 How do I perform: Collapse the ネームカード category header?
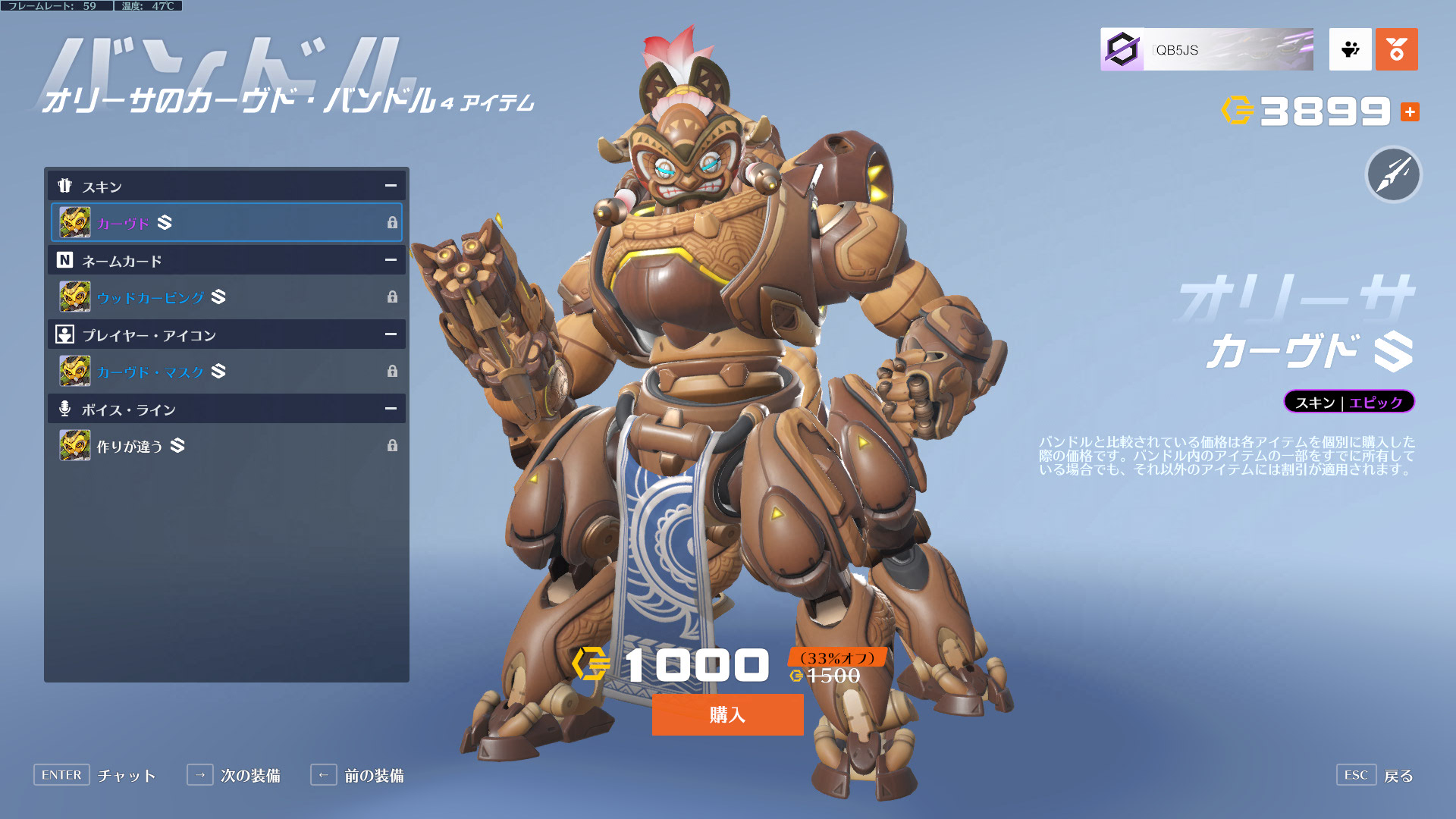tap(391, 260)
